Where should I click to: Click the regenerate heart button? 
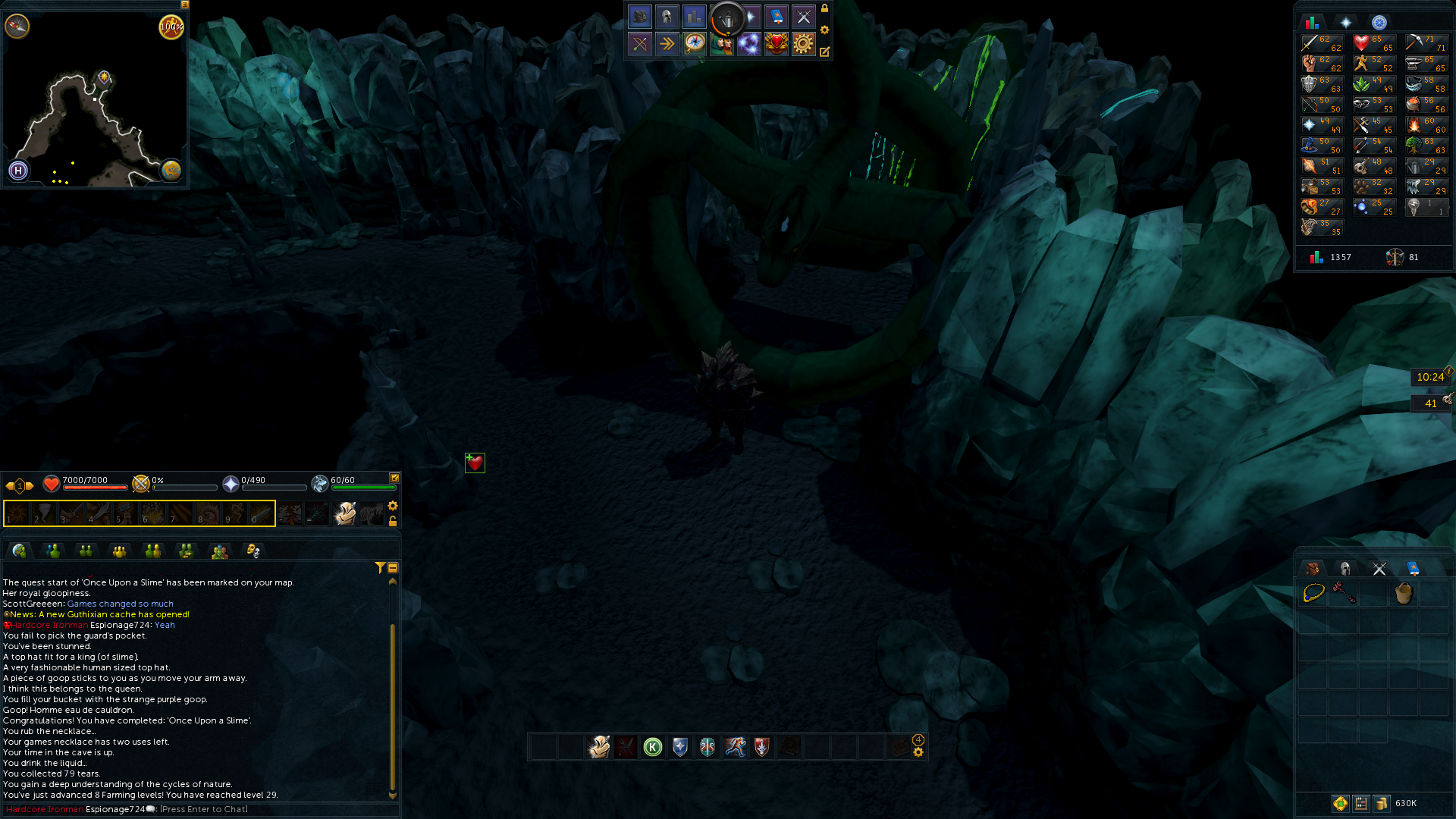(x=475, y=463)
